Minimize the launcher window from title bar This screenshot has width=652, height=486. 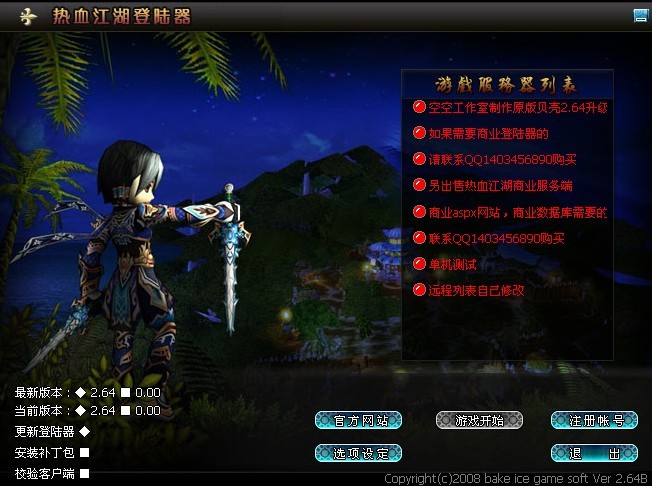pos(640,15)
